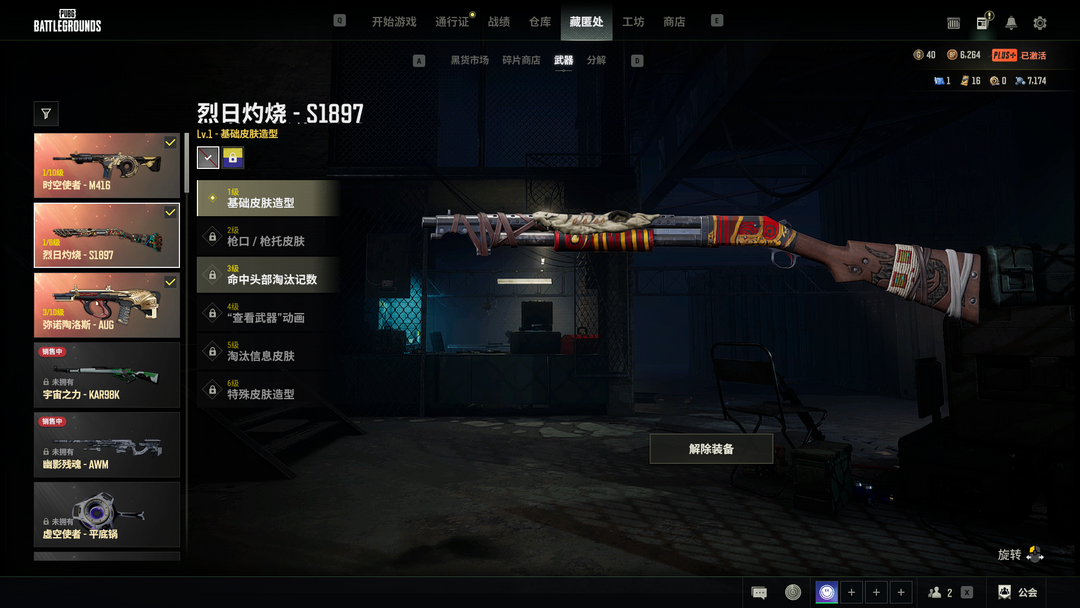This screenshot has height=608, width=1080.
Task: Open the settings gear icon
Action: click(x=1040, y=23)
